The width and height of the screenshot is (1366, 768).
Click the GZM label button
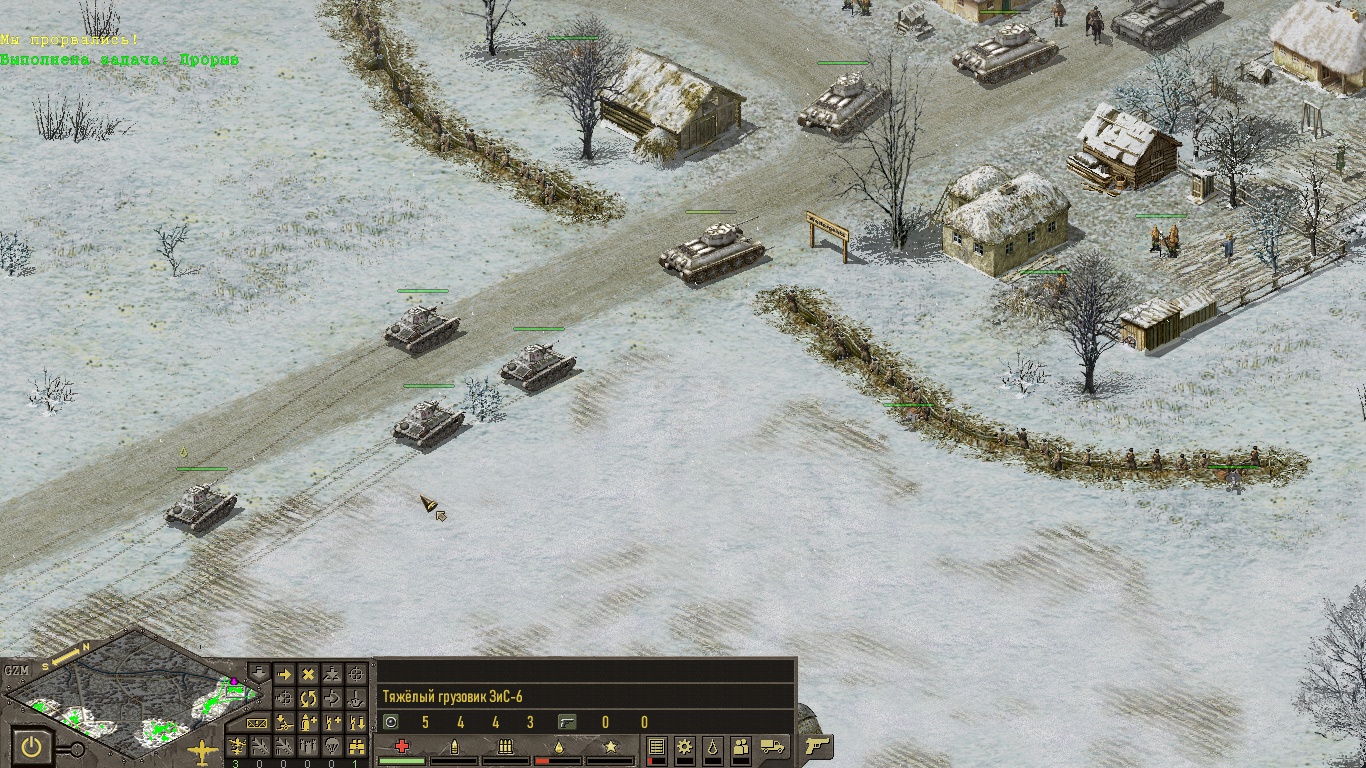point(16,671)
